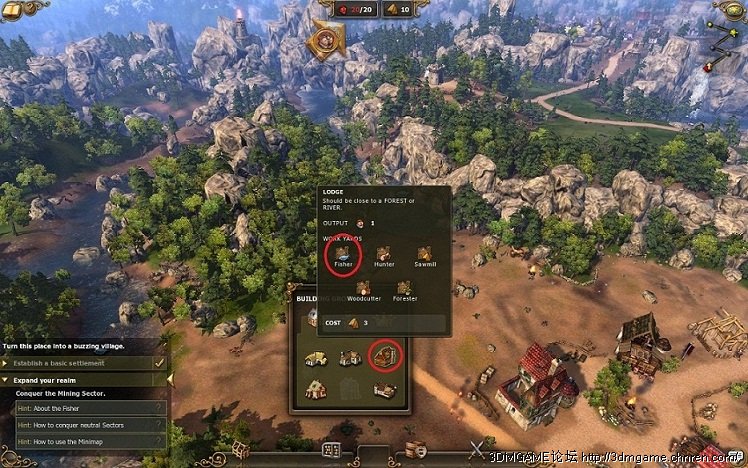
Task: Open the 'About the Fisher' hint
Action: click(x=83, y=407)
